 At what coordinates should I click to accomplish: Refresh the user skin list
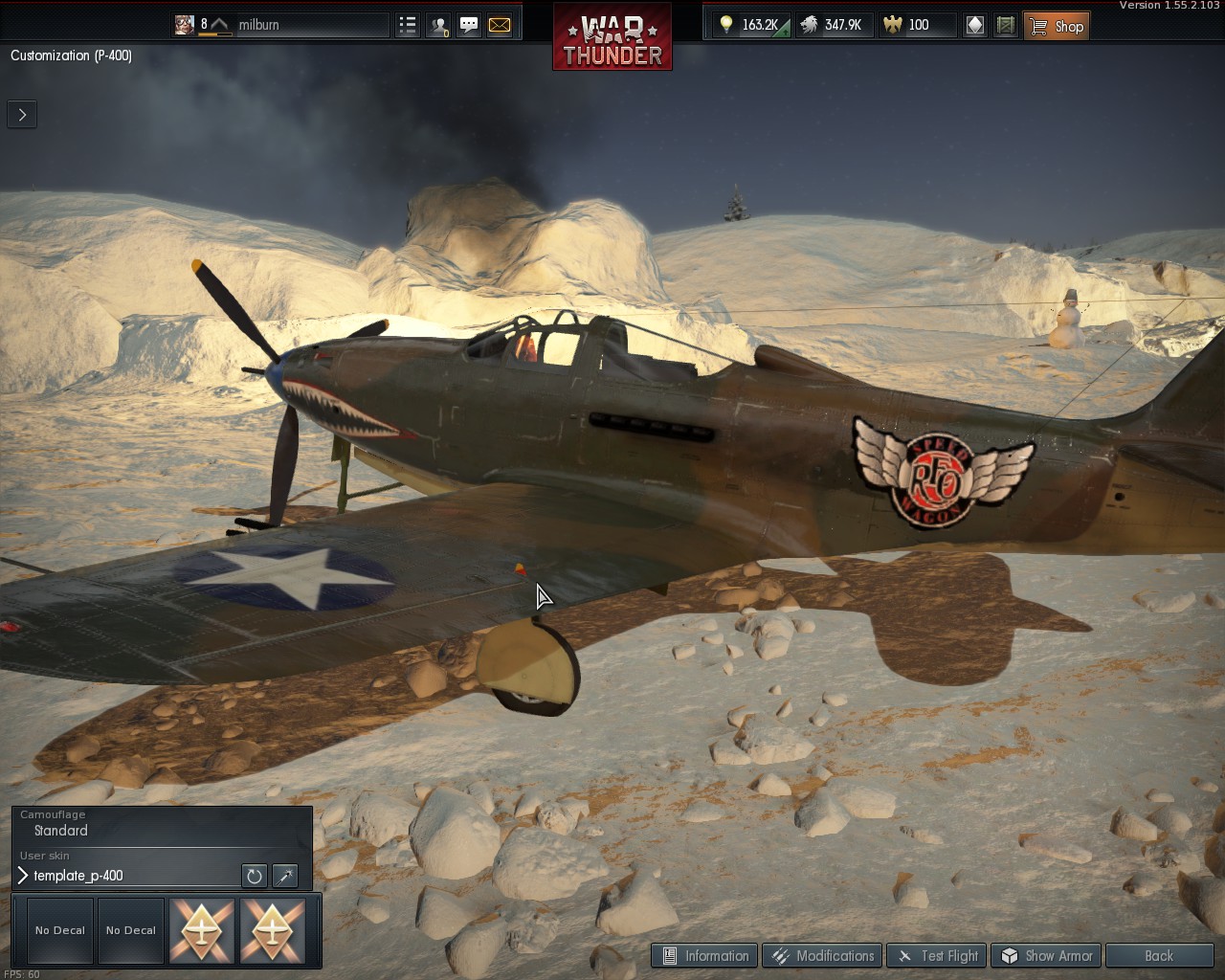[254, 876]
